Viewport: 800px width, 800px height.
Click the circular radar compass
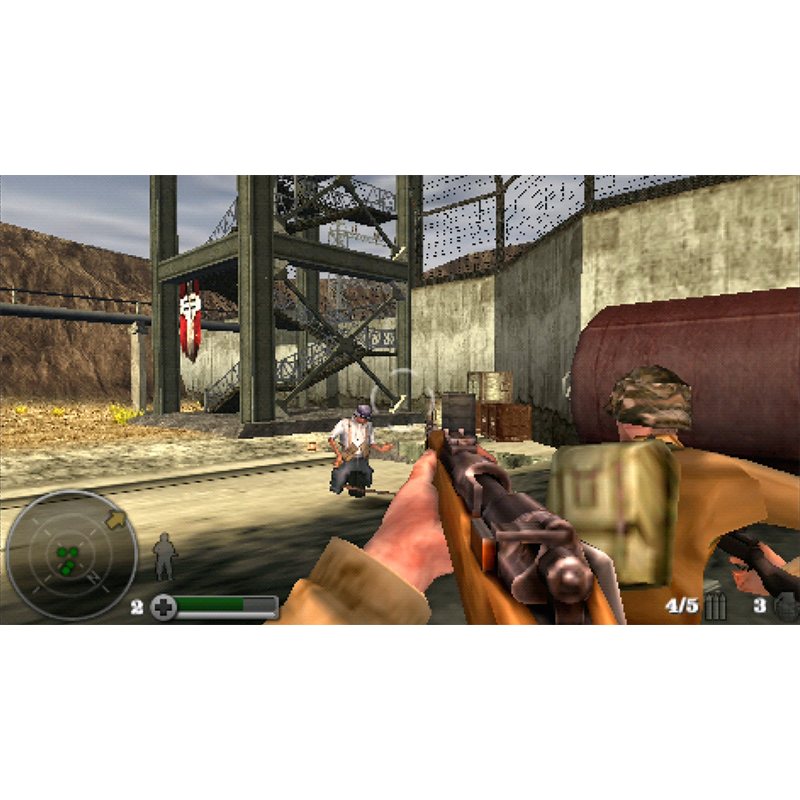coord(58,556)
